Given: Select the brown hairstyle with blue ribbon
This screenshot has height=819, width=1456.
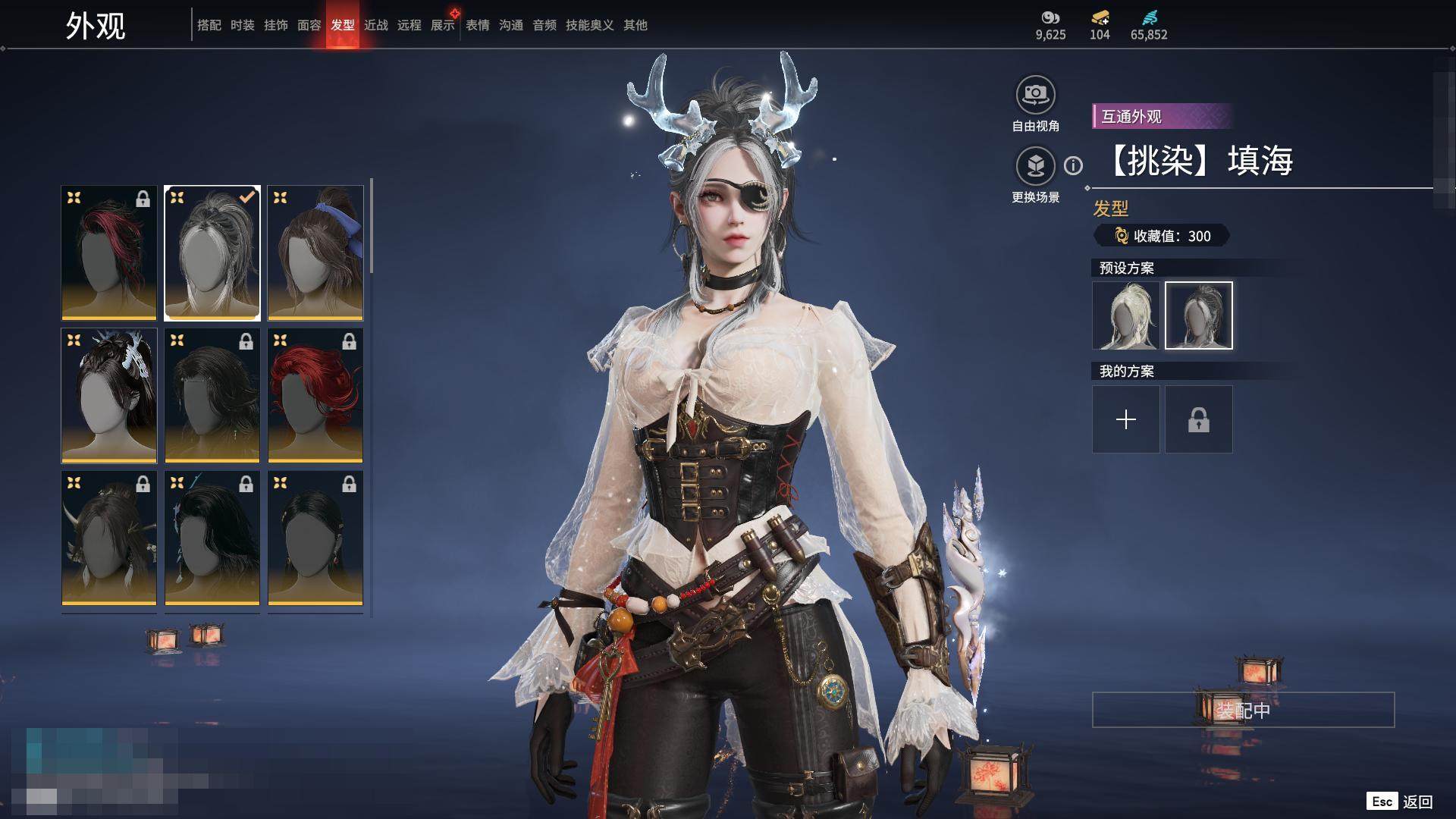Looking at the screenshot, I should (x=315, y=253).
